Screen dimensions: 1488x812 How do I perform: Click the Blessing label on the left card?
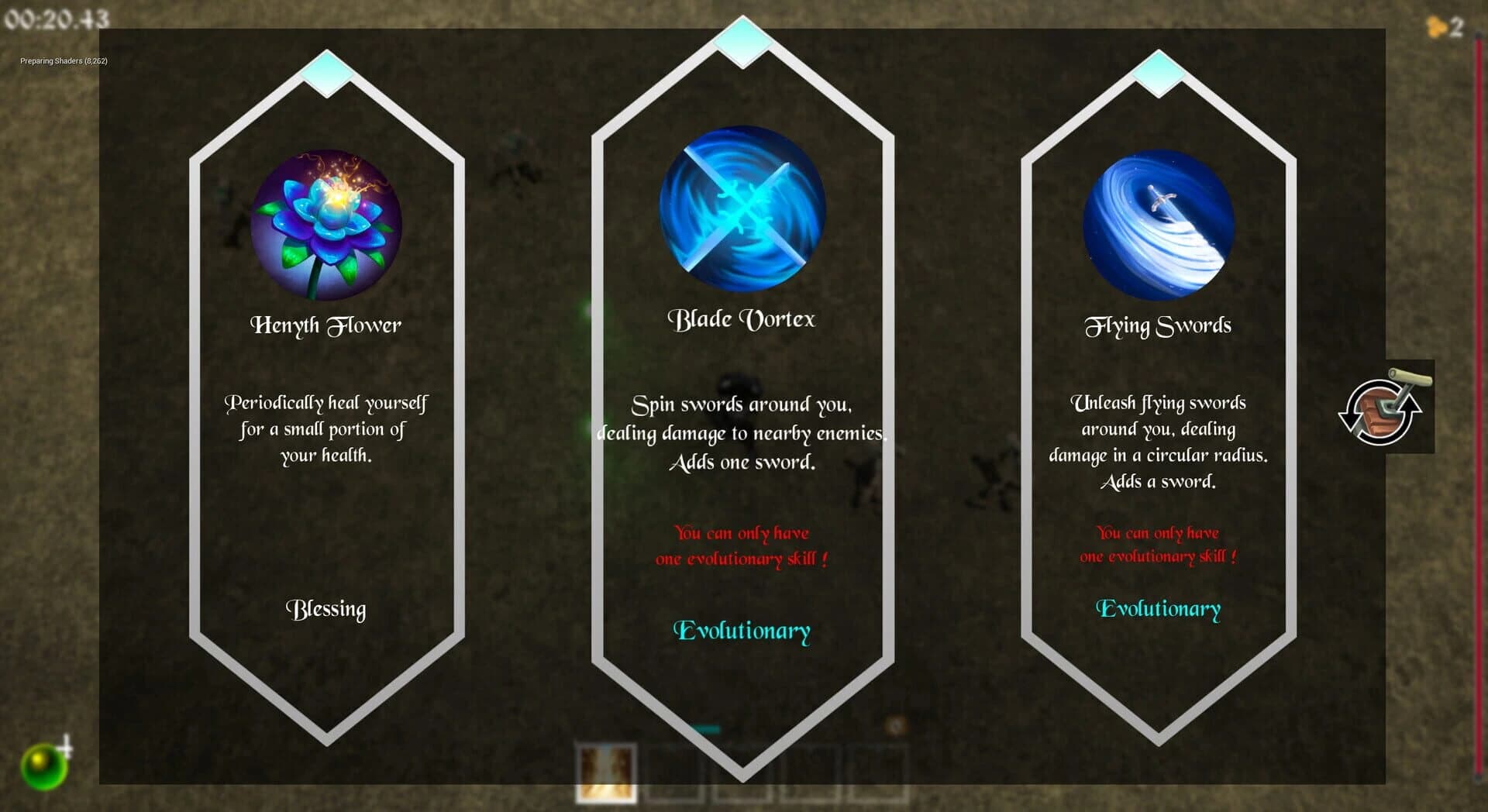(325, 611)
